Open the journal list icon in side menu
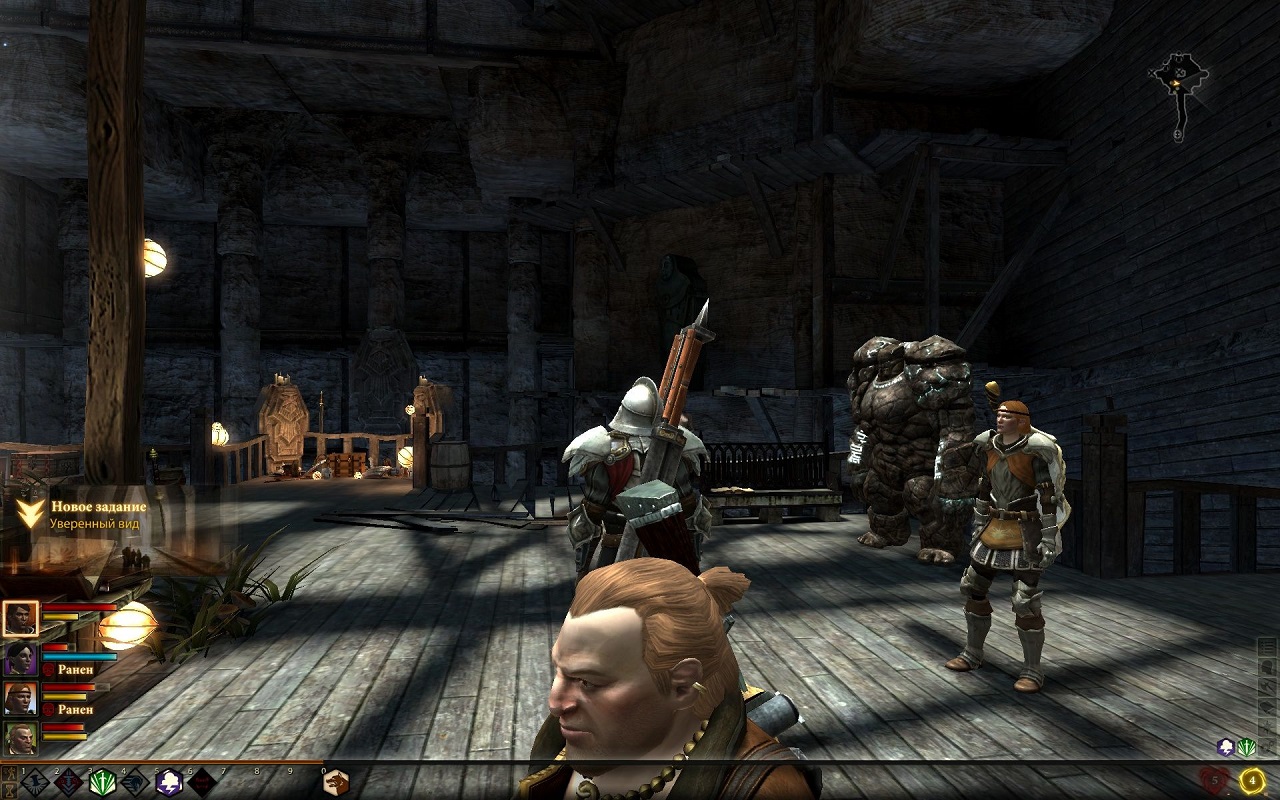The image size is (1280, 800). pos(1266,646)
